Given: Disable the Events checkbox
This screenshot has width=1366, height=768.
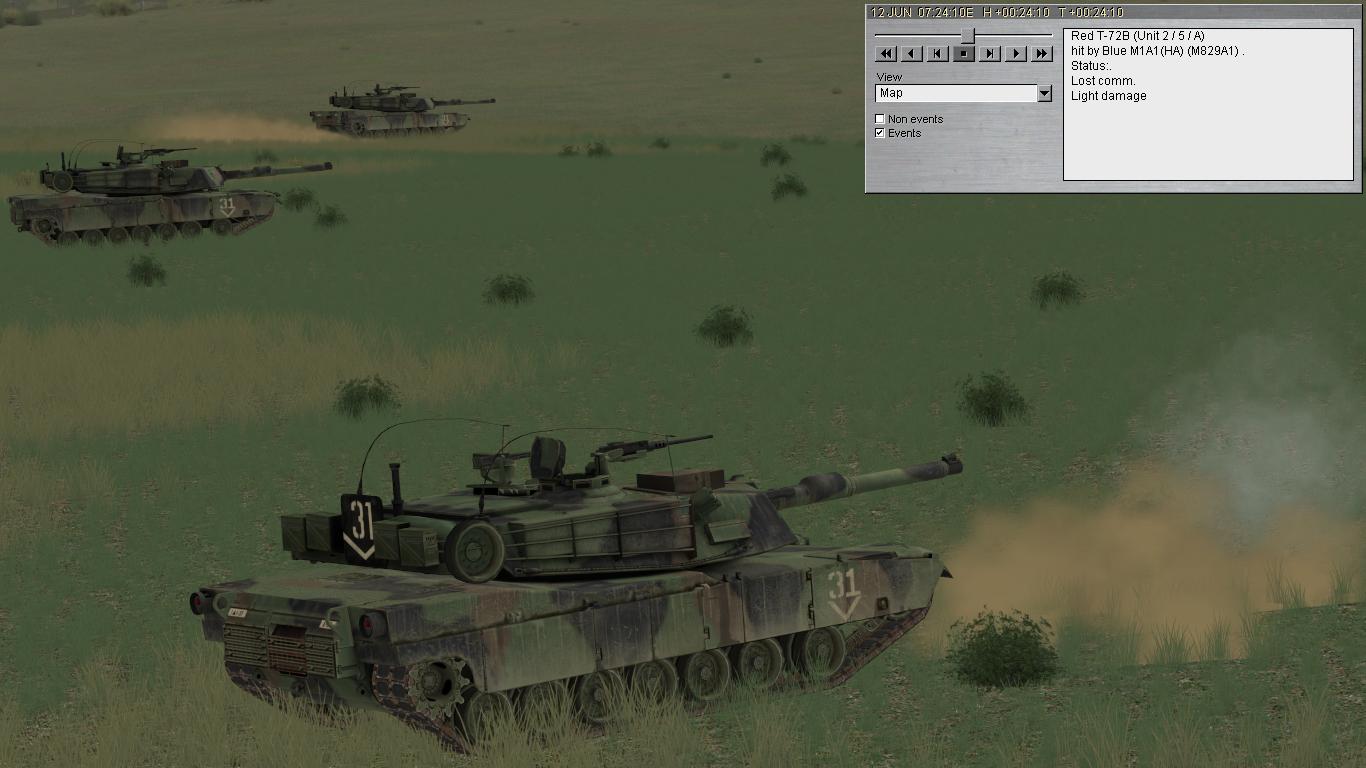Looking at the screenshot, I should point(879,131).
